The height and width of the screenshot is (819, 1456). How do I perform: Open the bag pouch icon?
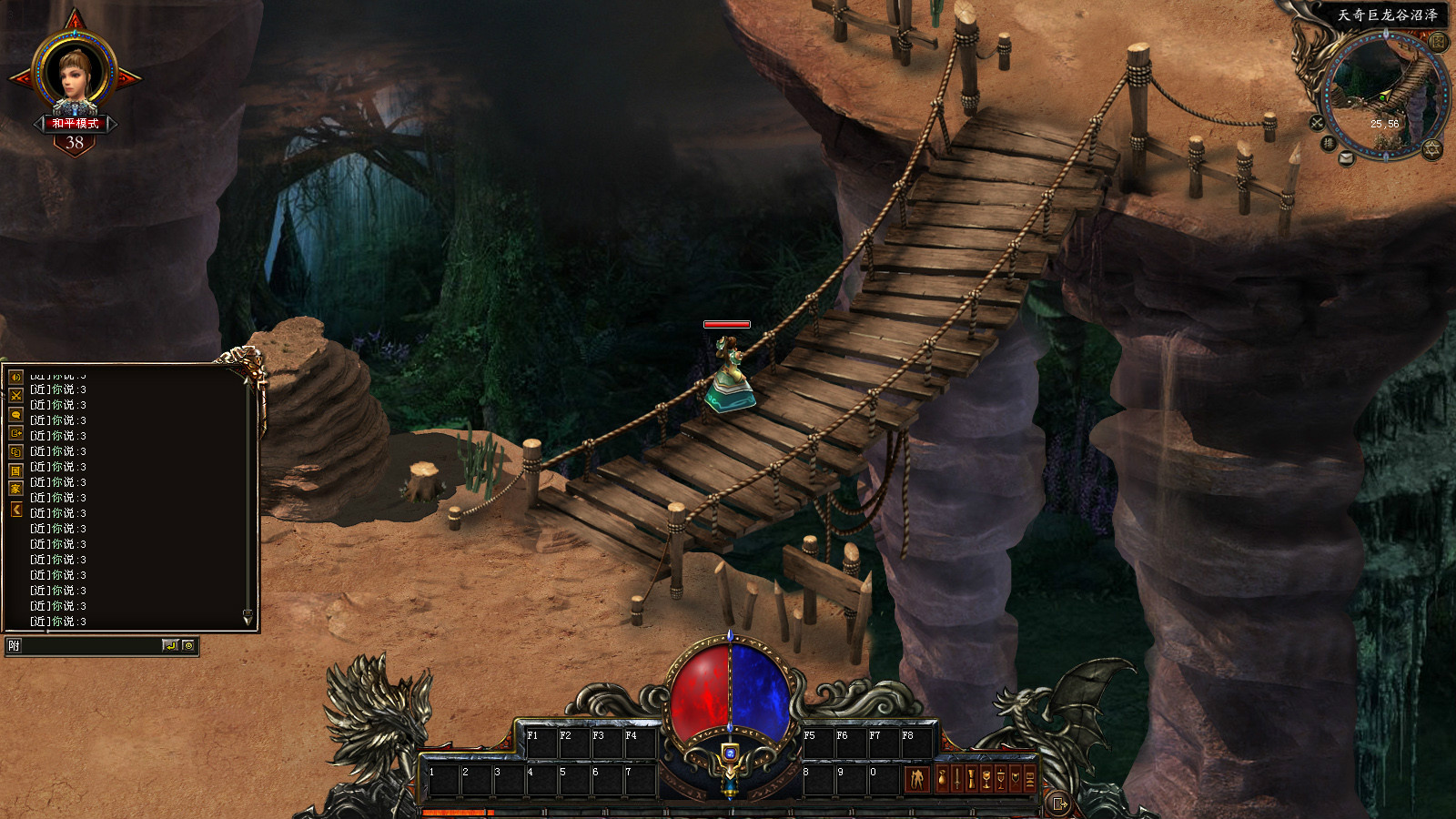pos(942,779)
